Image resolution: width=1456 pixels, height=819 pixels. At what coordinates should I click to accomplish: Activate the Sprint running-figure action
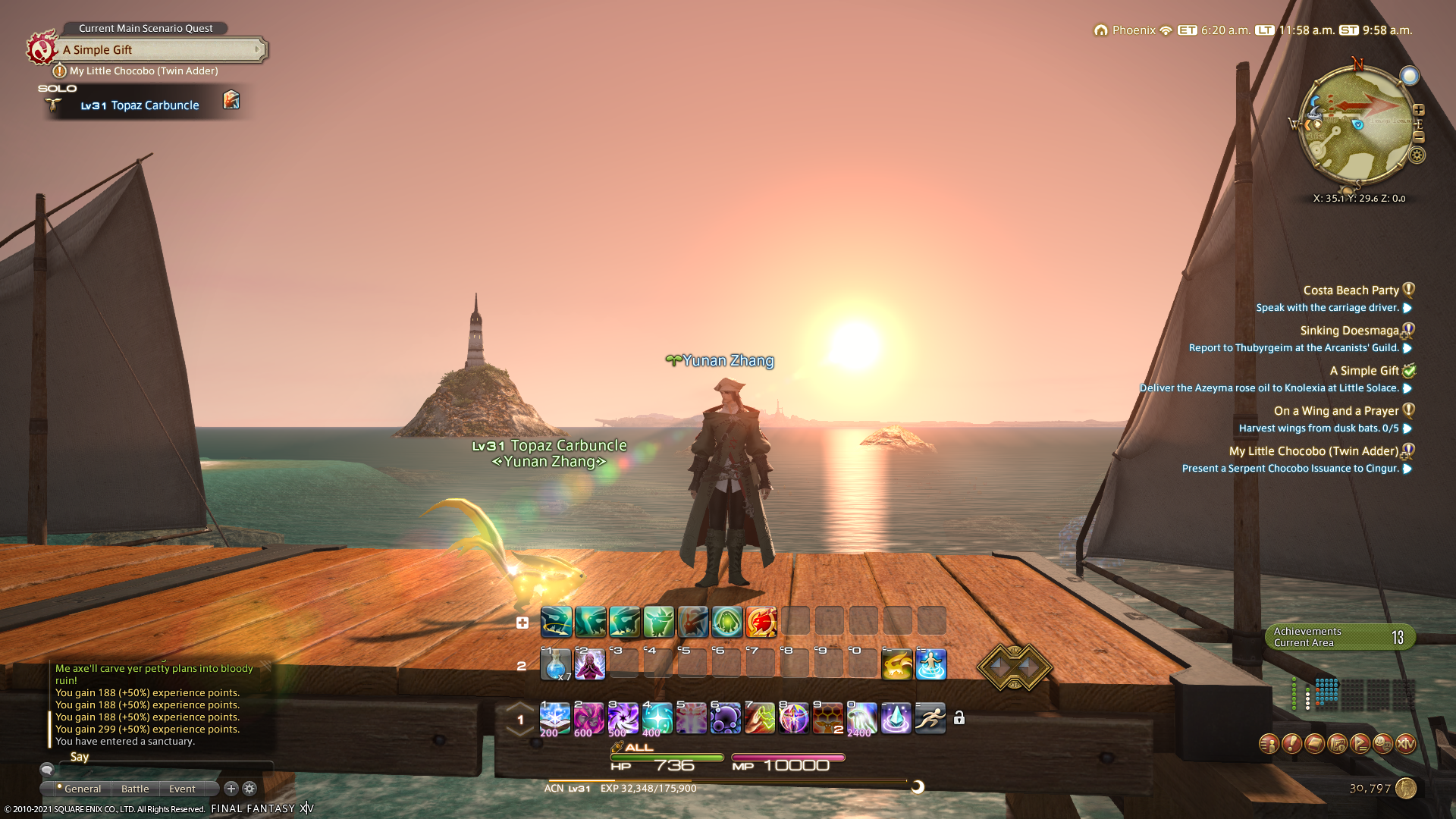click(930, 718)
